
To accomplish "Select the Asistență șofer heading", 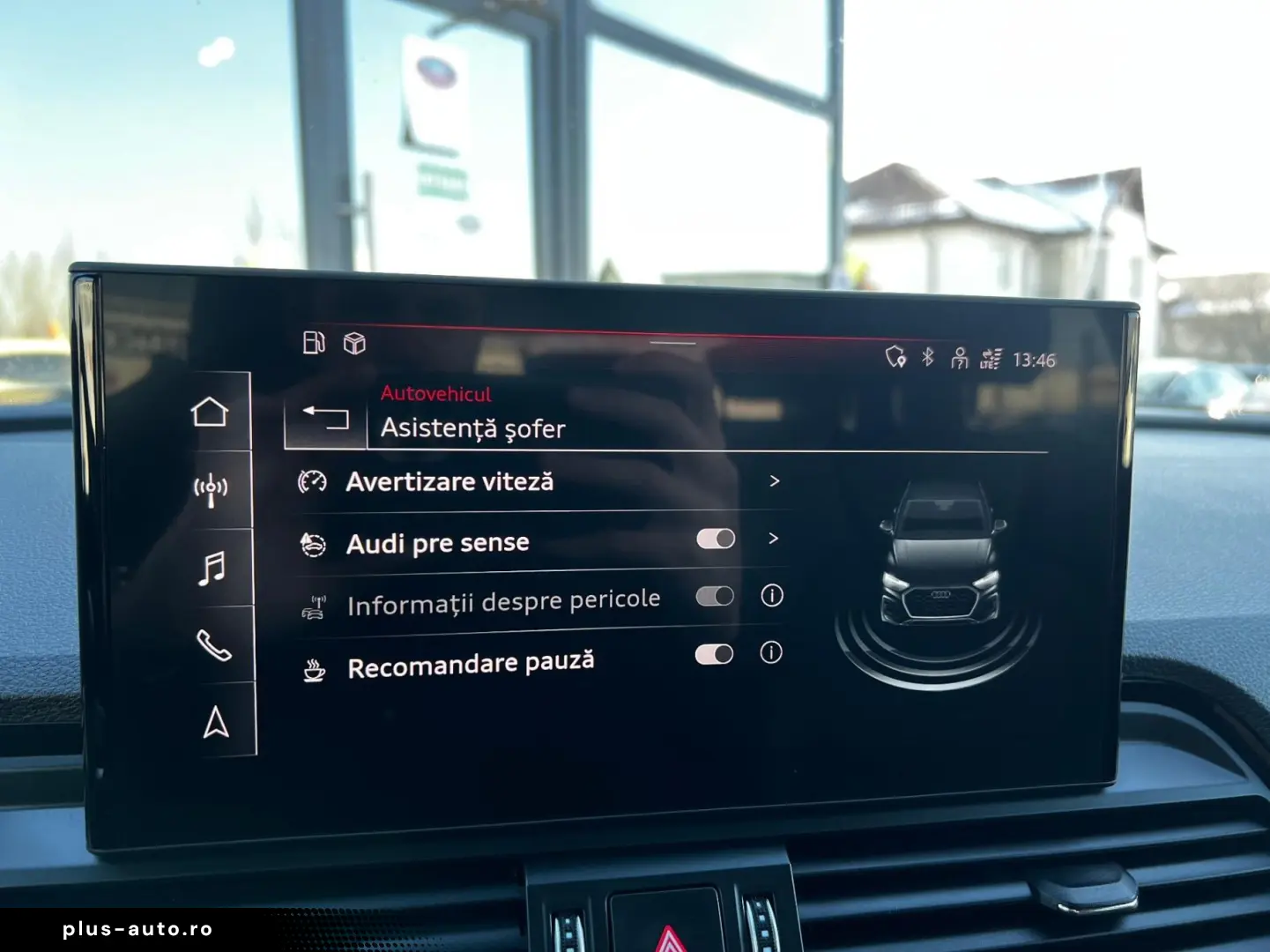I will [473, 430].
